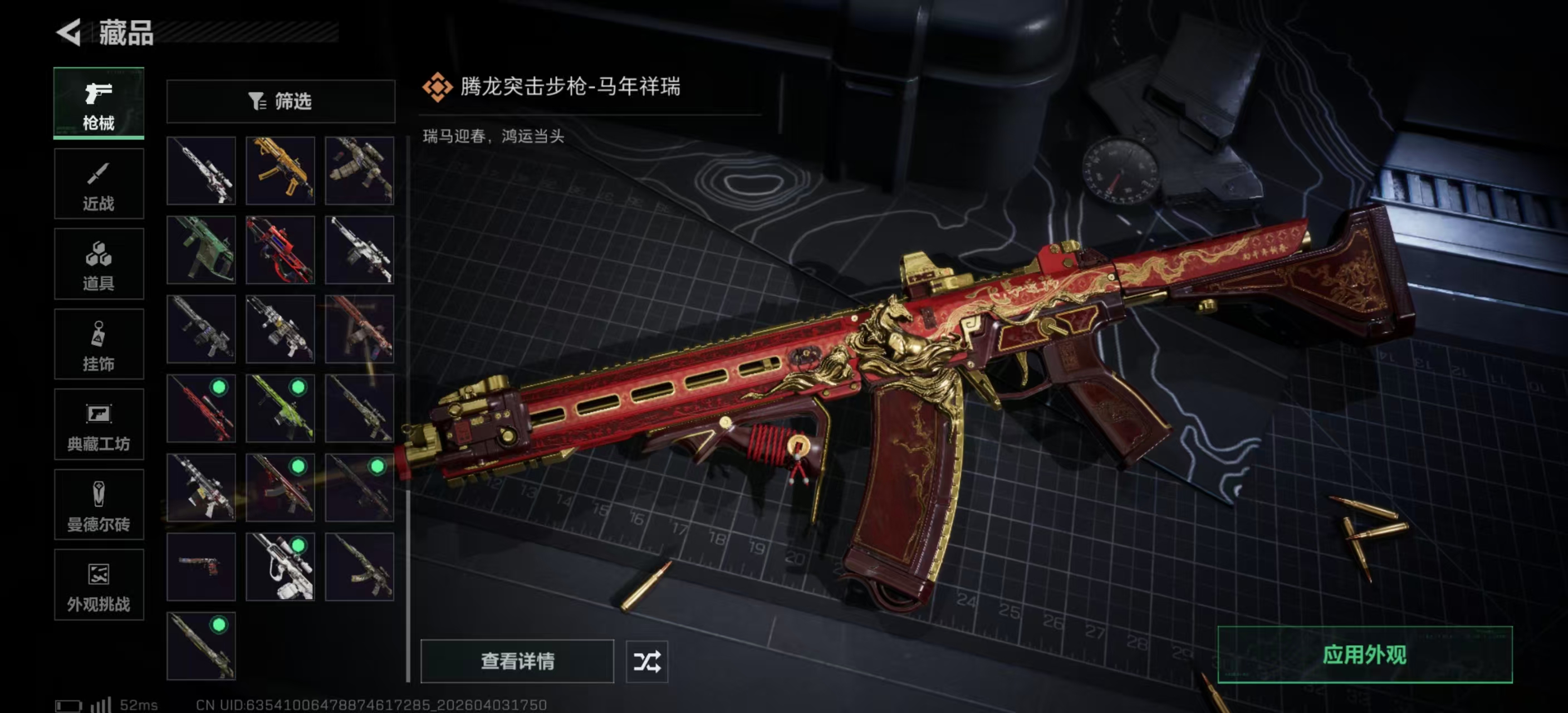
Task: Open the 筛选 filter panel
Action: [x=281, y=101]
